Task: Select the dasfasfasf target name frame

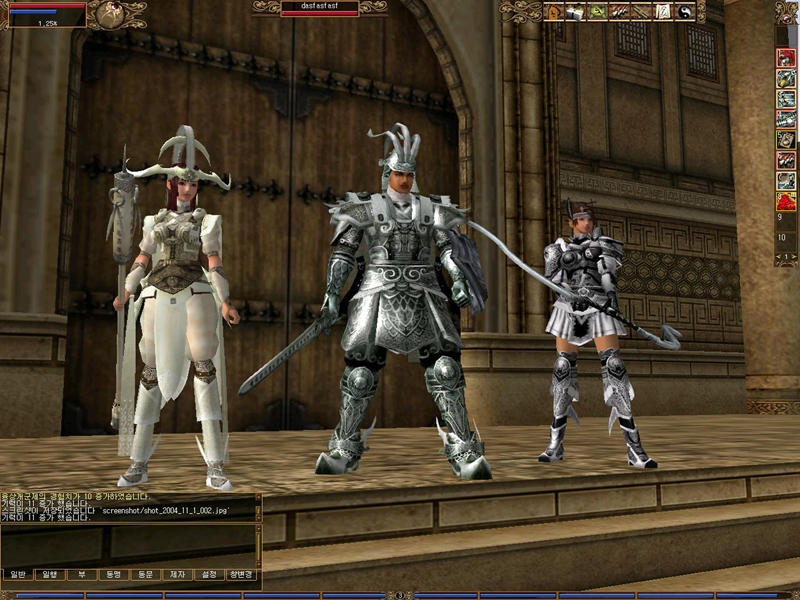Action: pyautogui.click(x=319, y=6)
